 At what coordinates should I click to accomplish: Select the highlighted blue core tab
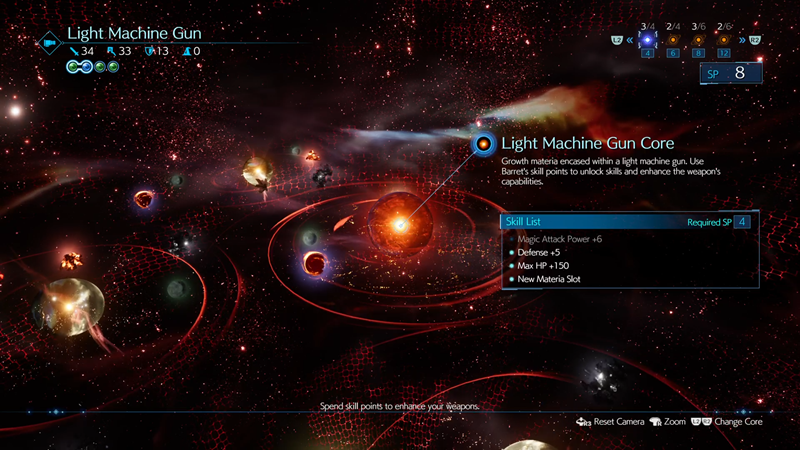[x=647, y=40]
